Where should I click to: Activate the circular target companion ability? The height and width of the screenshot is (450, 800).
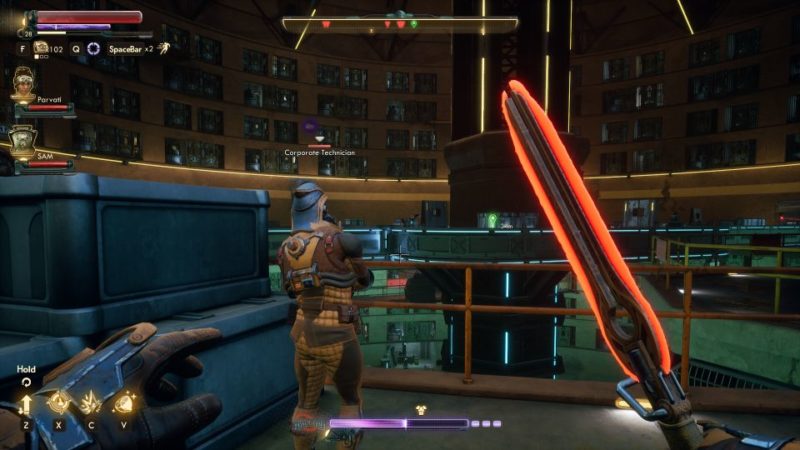pyautogui.click(x=59, y=403)
